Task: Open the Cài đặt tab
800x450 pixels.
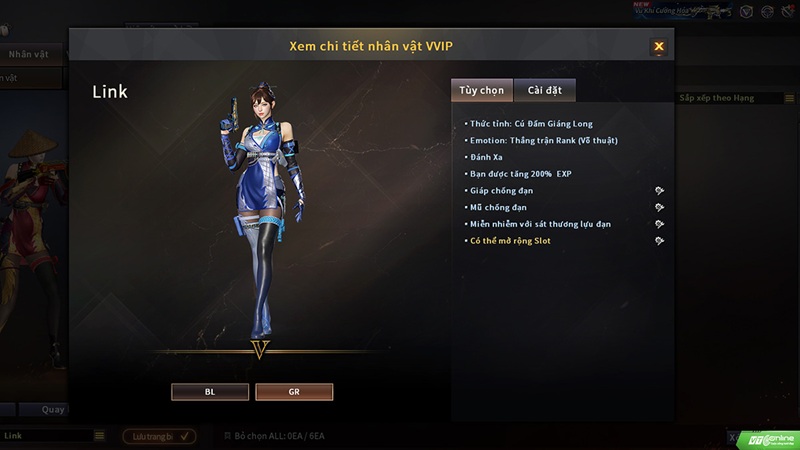Action: pyautogui.click(x=544, y=90)
